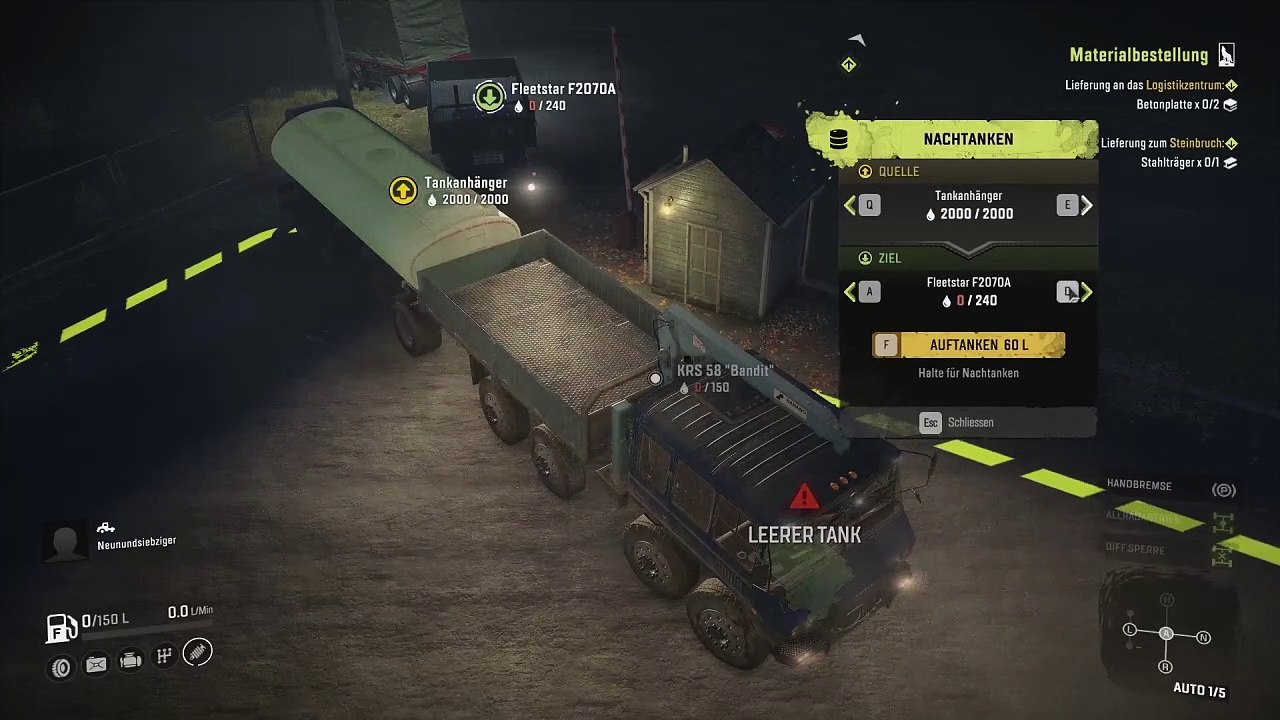This screenshot has height=720, width=1280.
Task: Select previous fuel source with left arrow
Action: pos(851,206)
